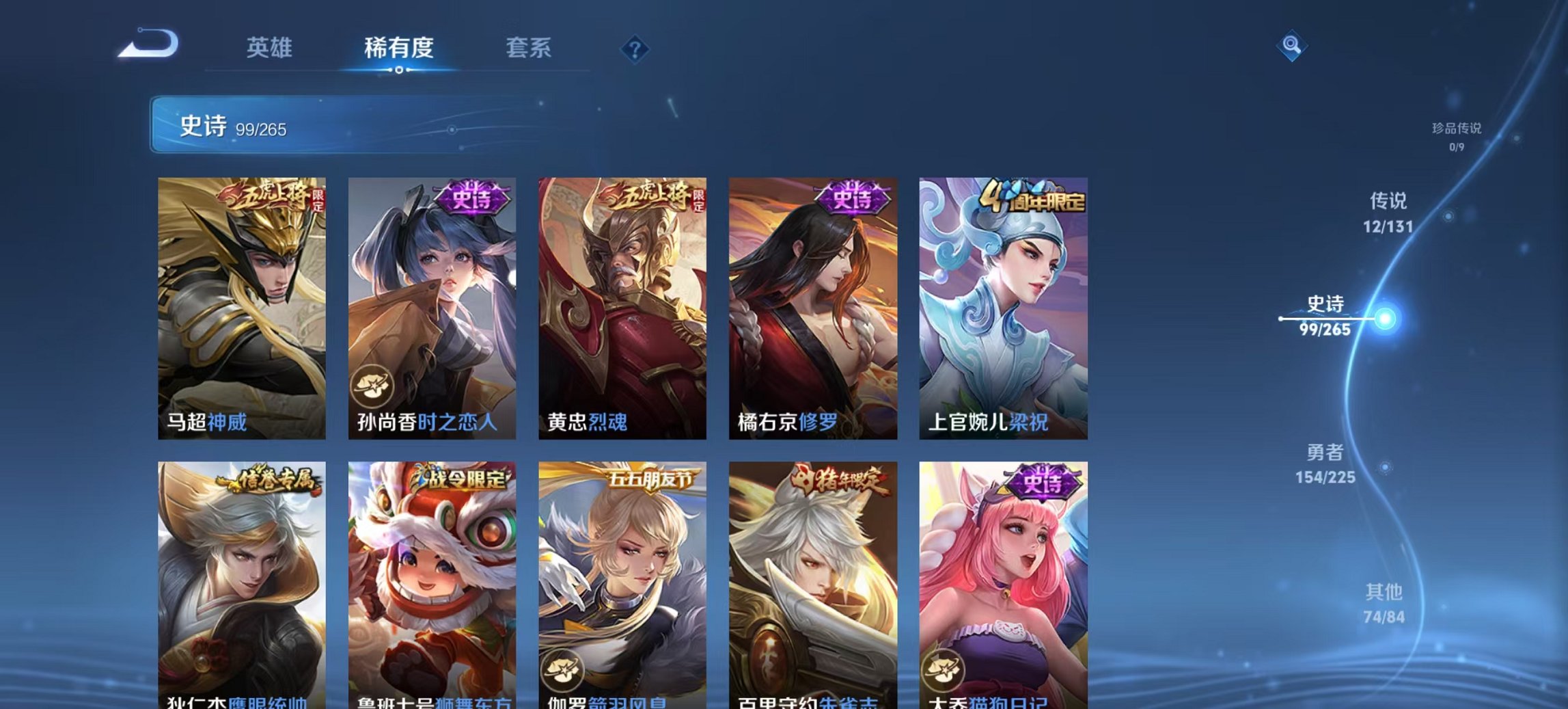Switch to the 套系 tab
1568x709 pixels.
[x=529, y=48]
